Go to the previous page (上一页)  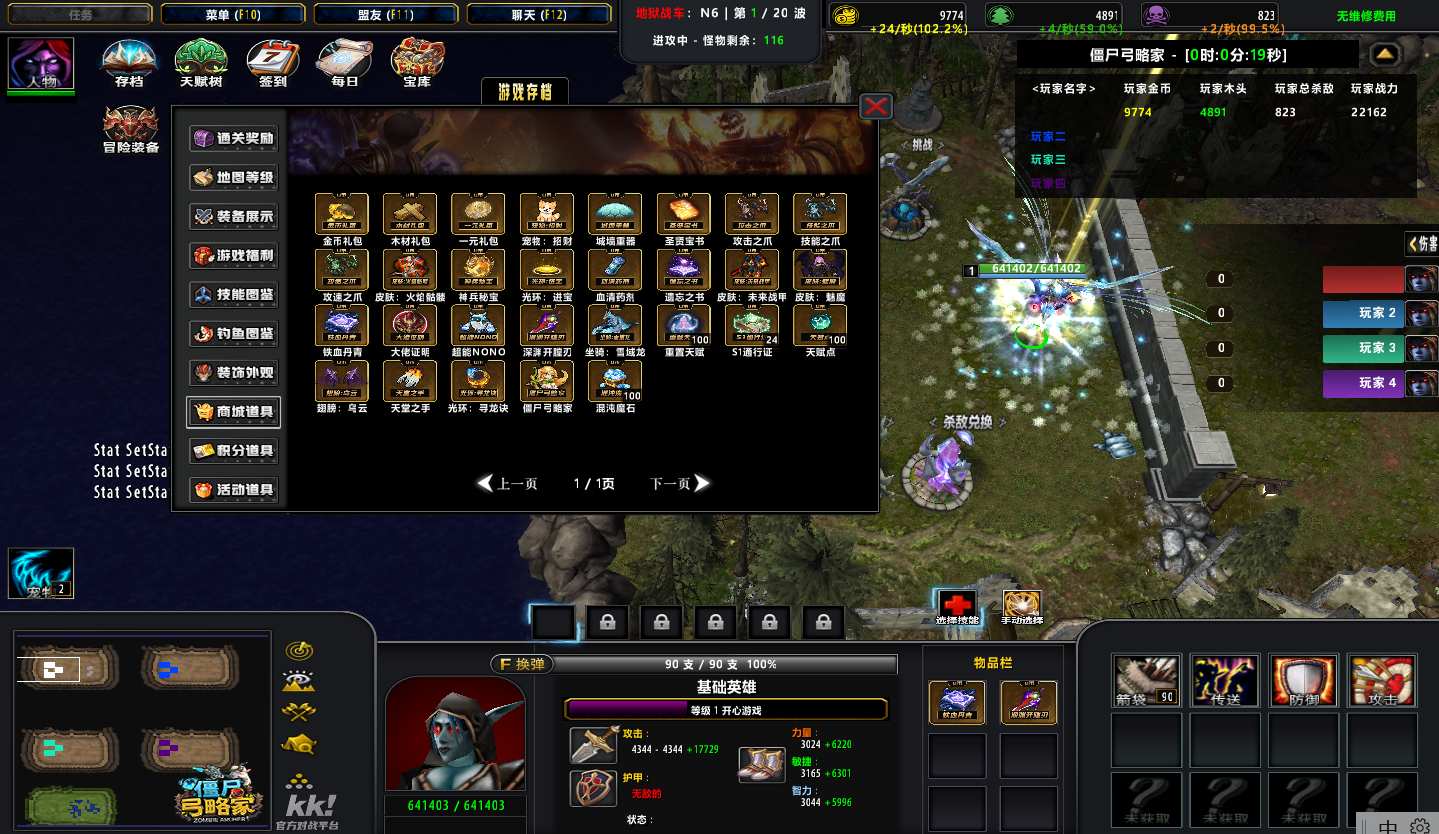[x=508, y=484]
